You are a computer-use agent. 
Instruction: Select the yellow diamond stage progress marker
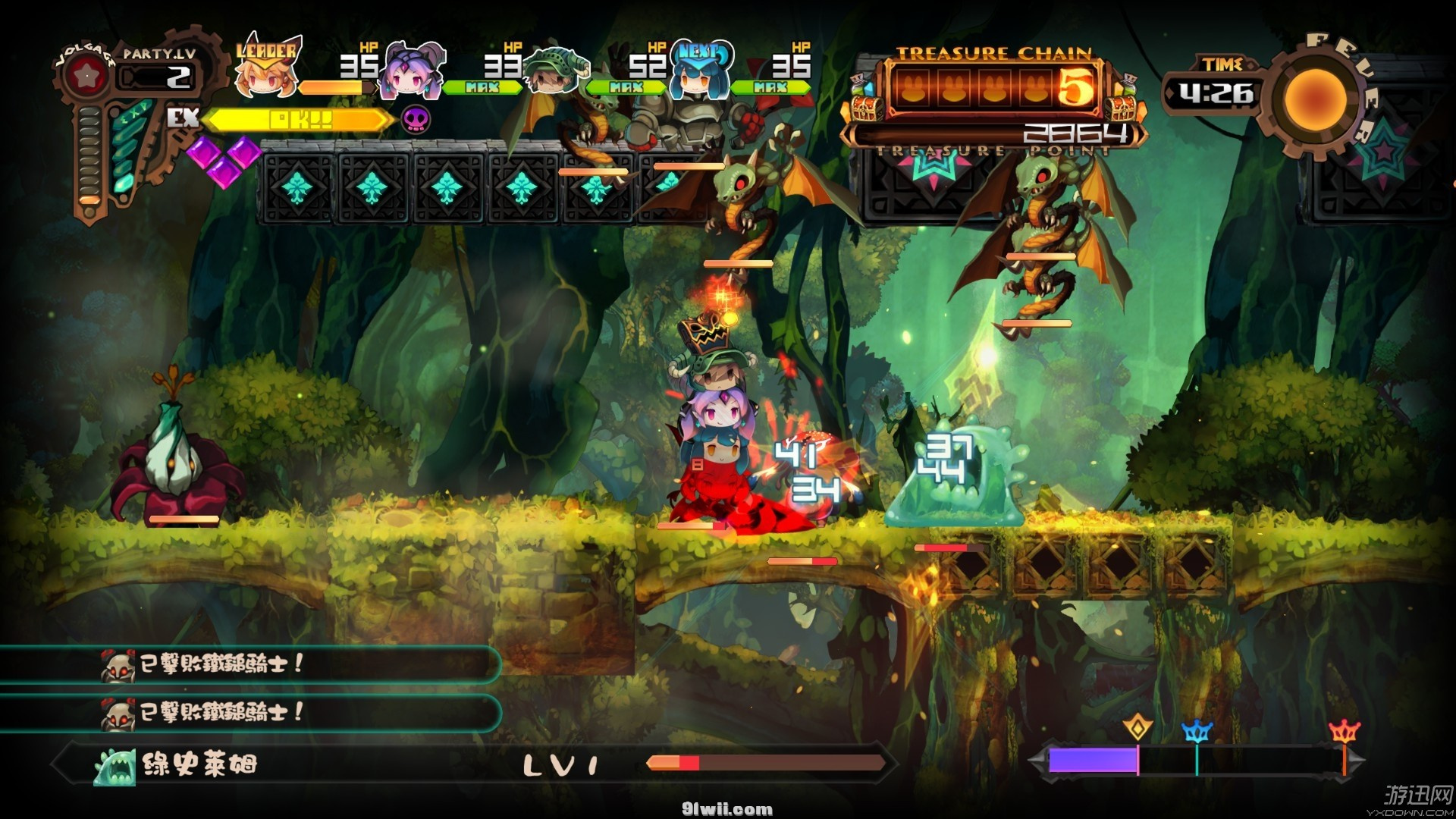(x=1137, y=728)
